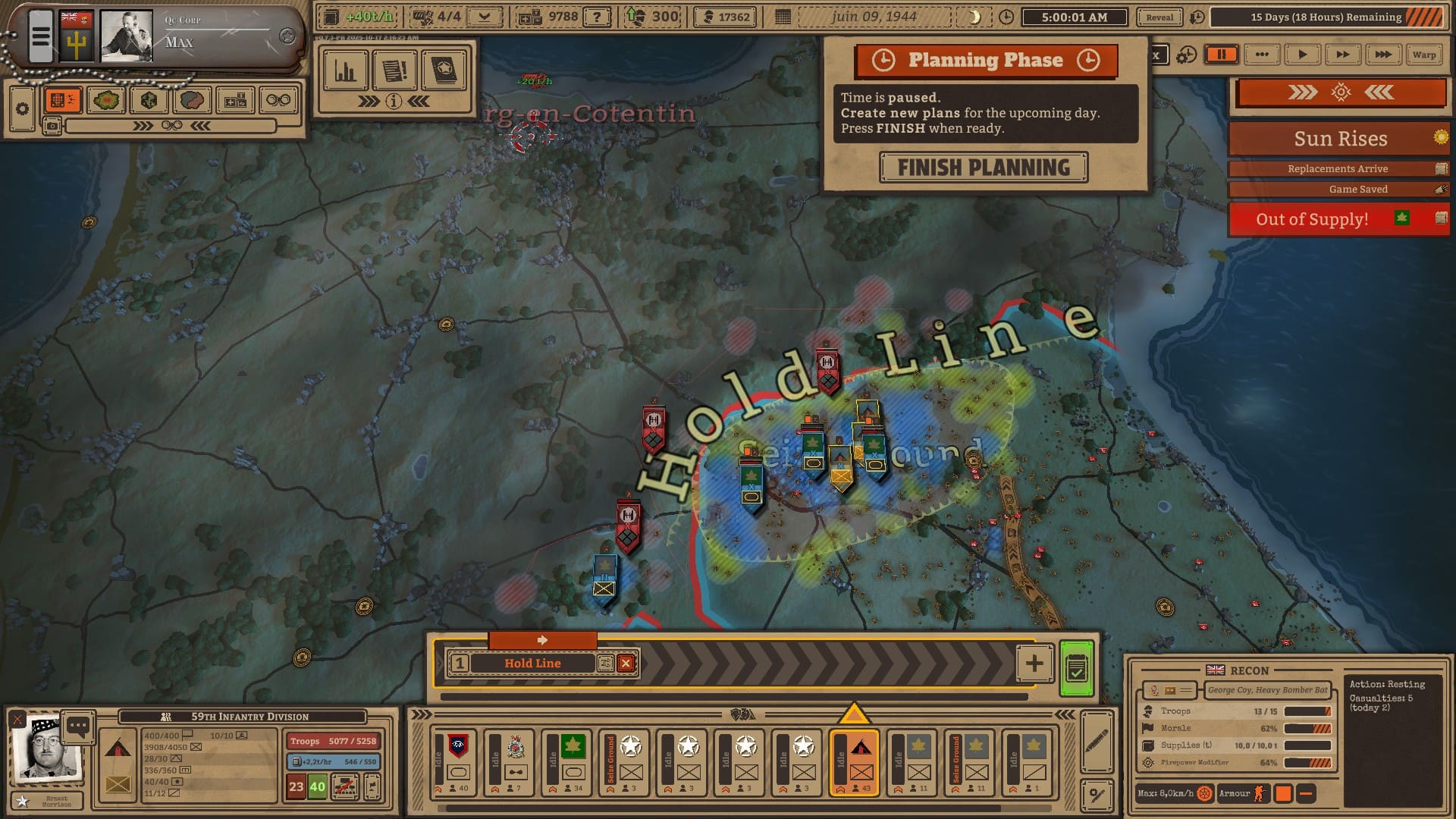Toggle the orange pause button

click(x=1221, y=55)
